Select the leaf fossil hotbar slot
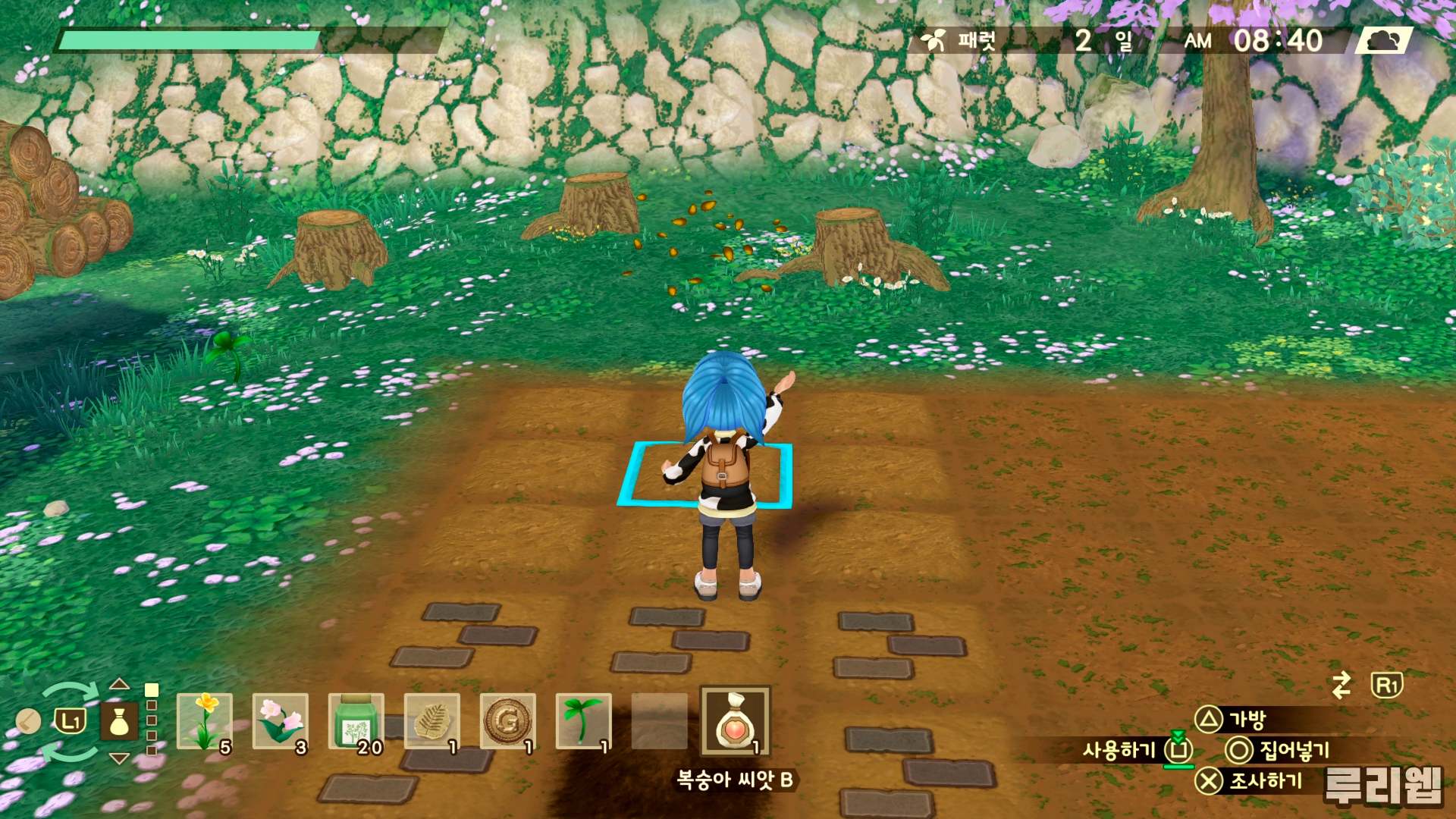1456x819 pixels. 432,722
